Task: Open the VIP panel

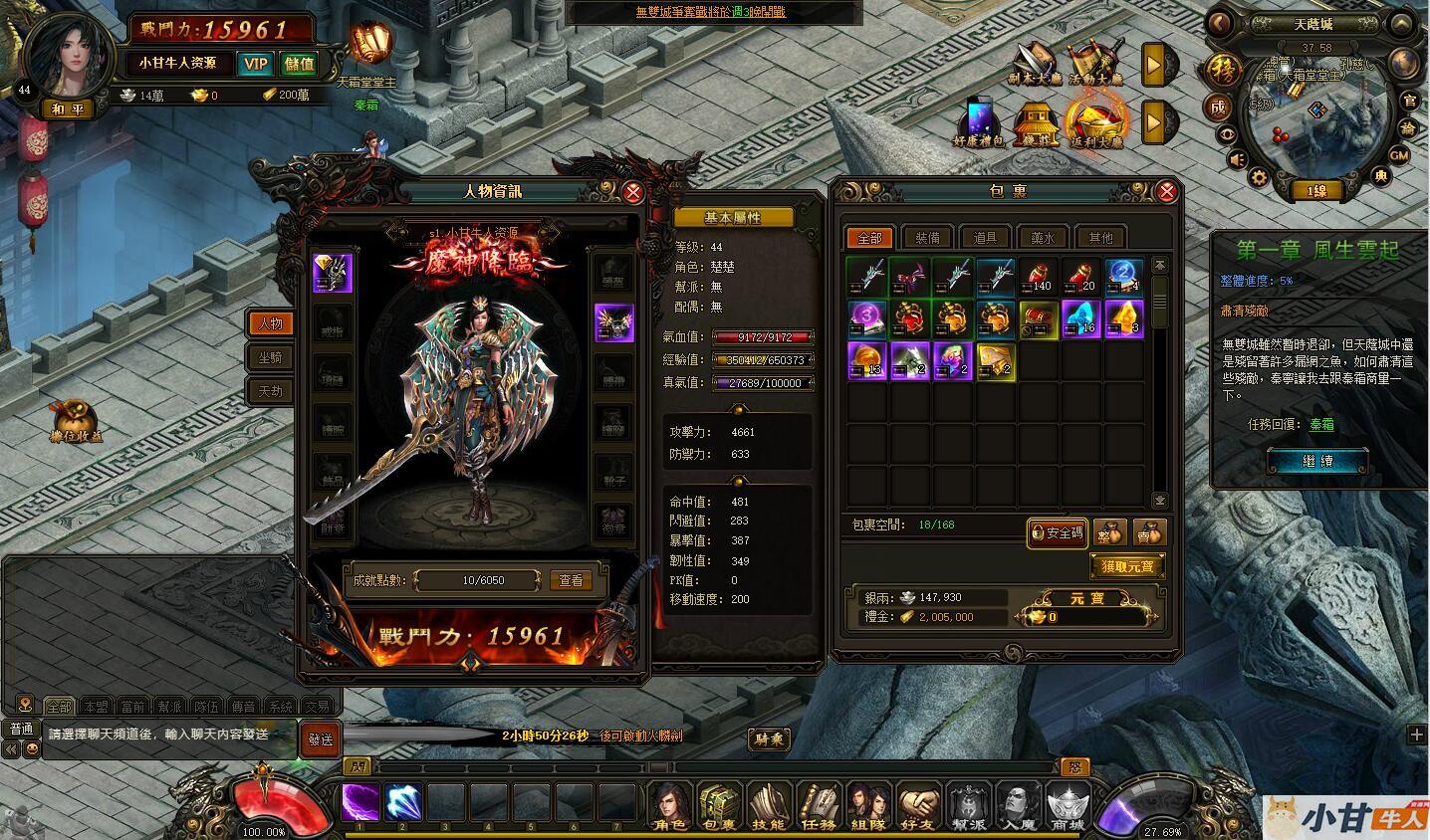Action: (x=255, y=64)
